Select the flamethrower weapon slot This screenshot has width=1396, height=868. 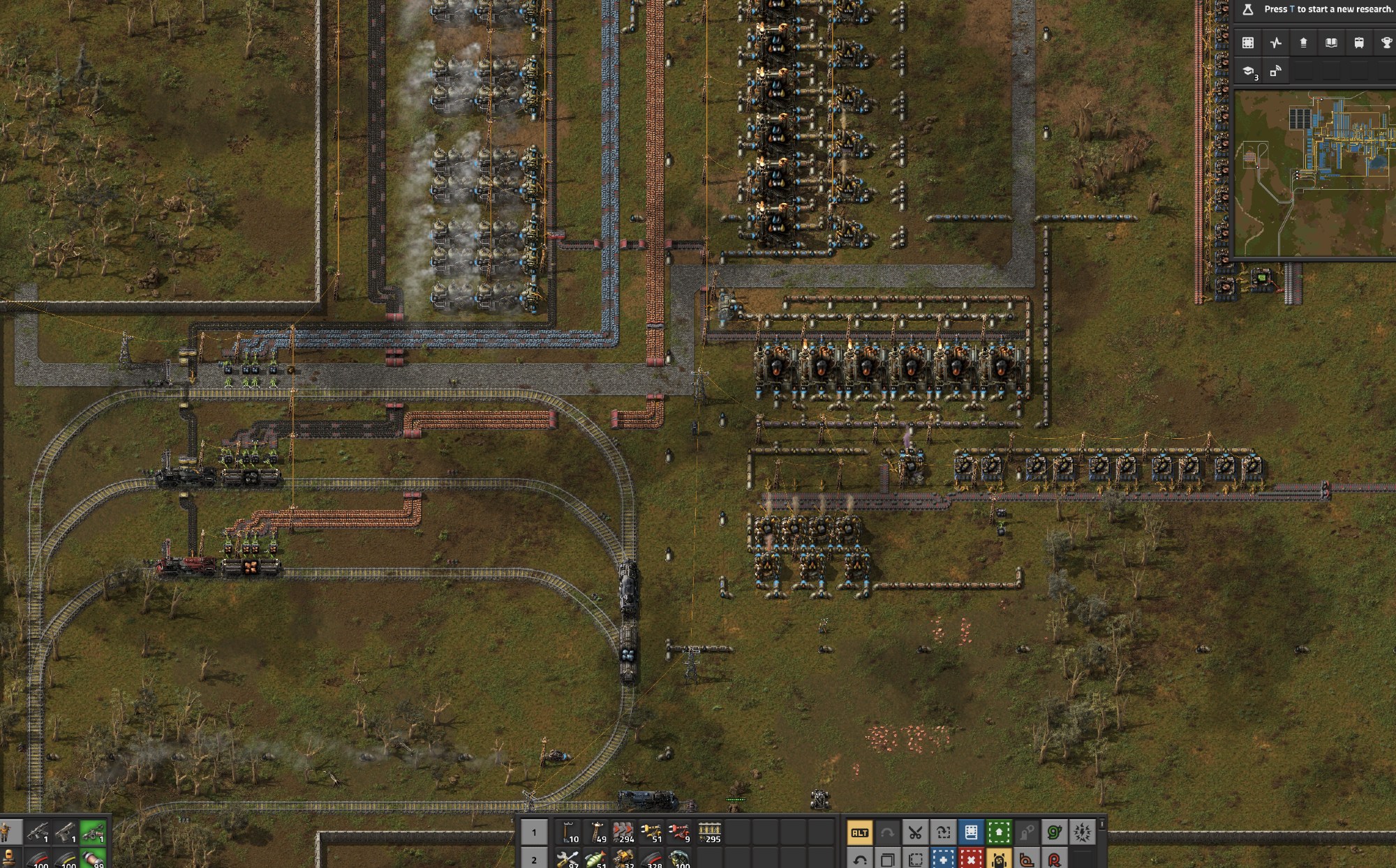pyautogui.click(x=93, y=832)
